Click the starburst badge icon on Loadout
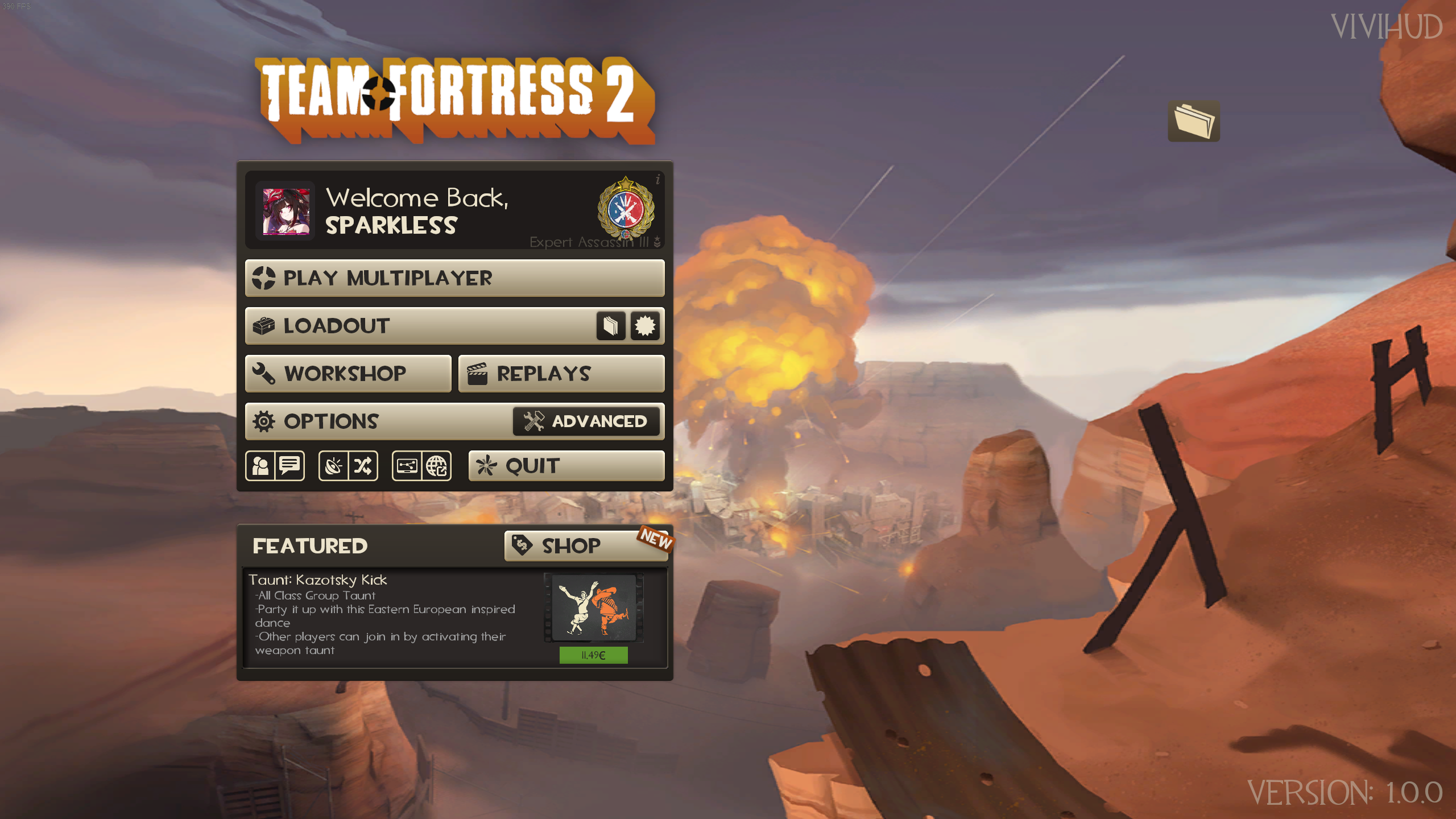1456x819 pixels. coord(645,326)
